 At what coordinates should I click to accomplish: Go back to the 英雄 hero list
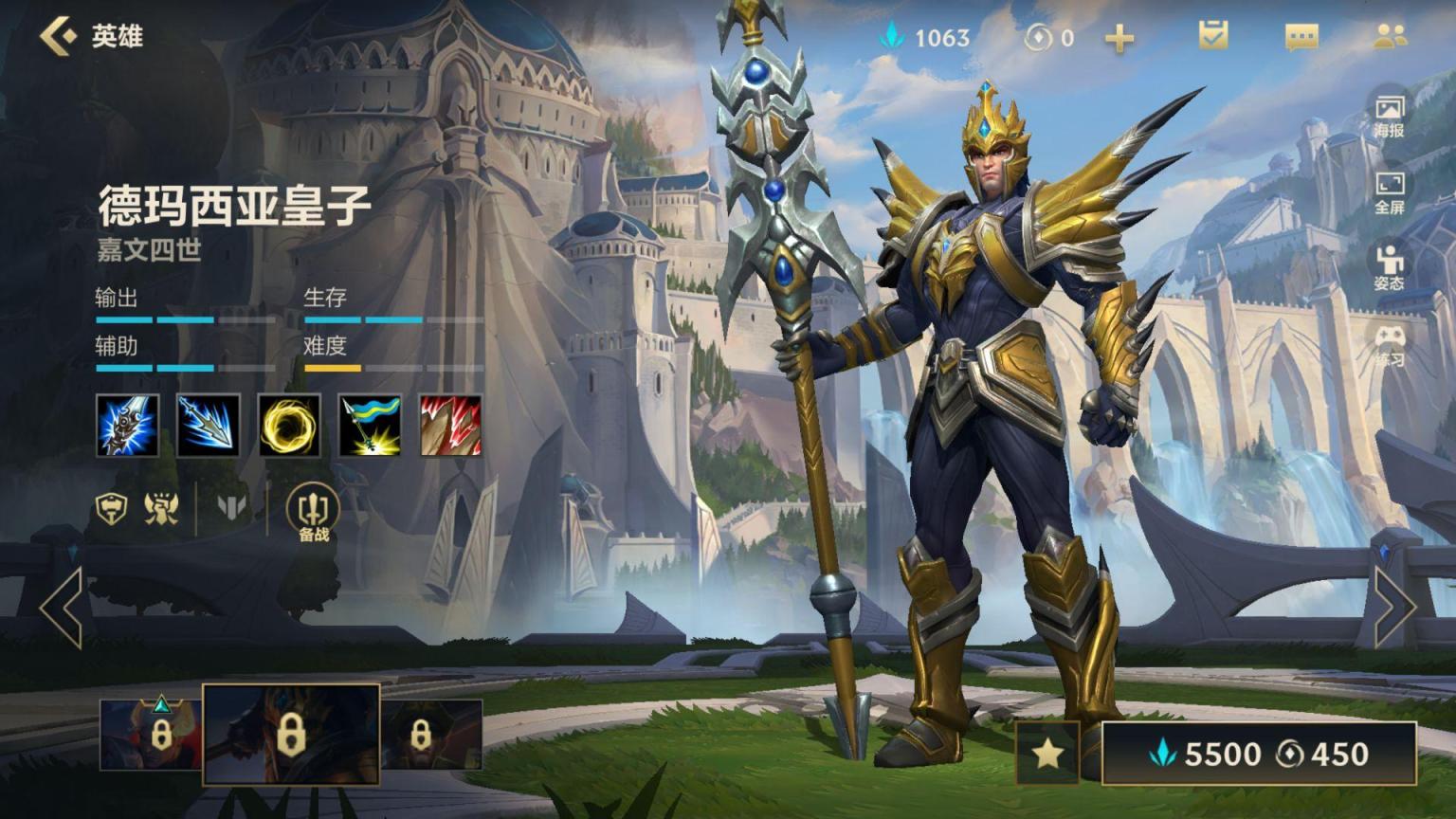[x=90, y=37]
